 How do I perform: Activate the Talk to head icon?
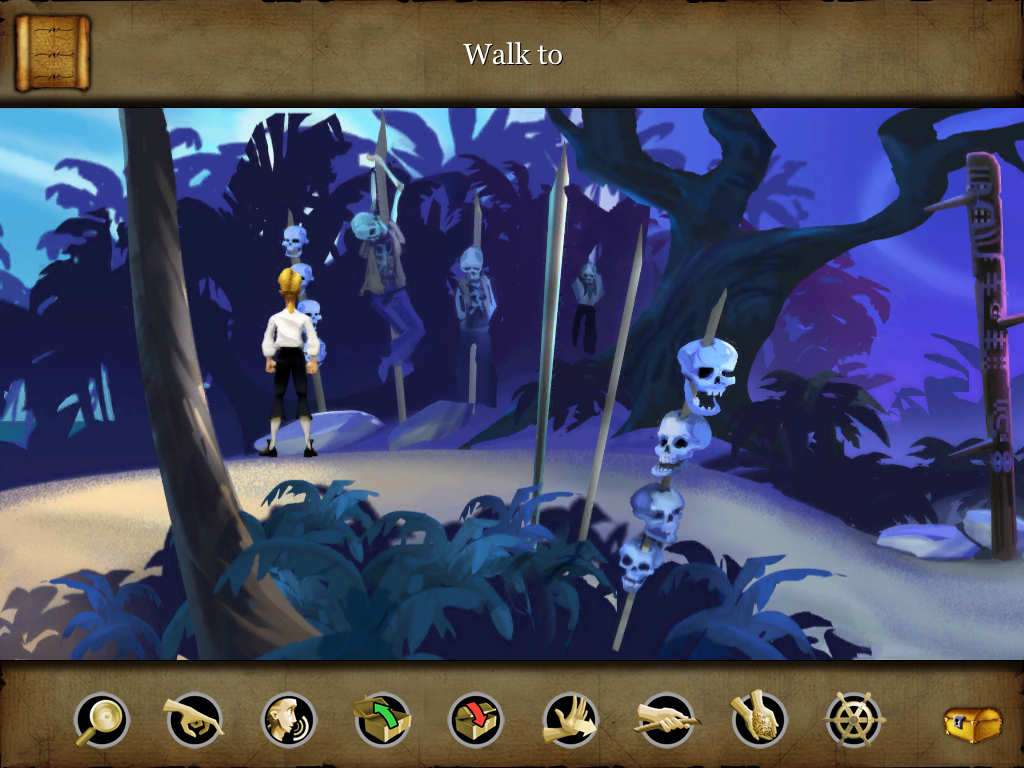pos(289,720)
